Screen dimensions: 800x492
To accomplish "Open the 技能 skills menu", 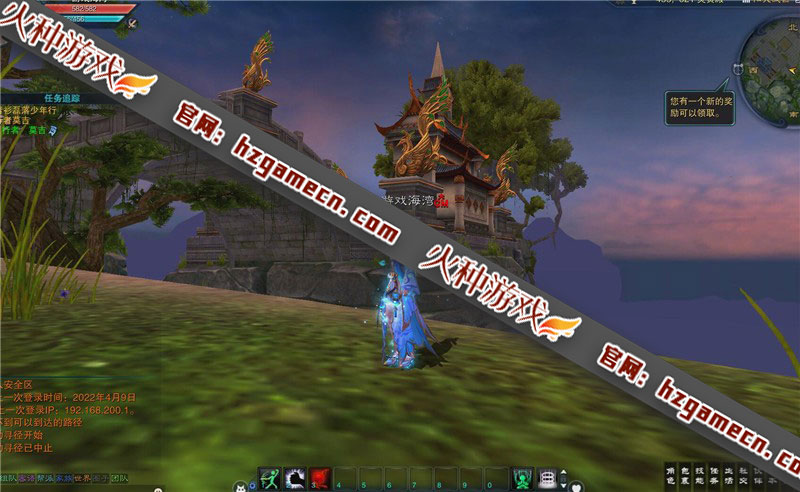I will [x=699, y=475].
